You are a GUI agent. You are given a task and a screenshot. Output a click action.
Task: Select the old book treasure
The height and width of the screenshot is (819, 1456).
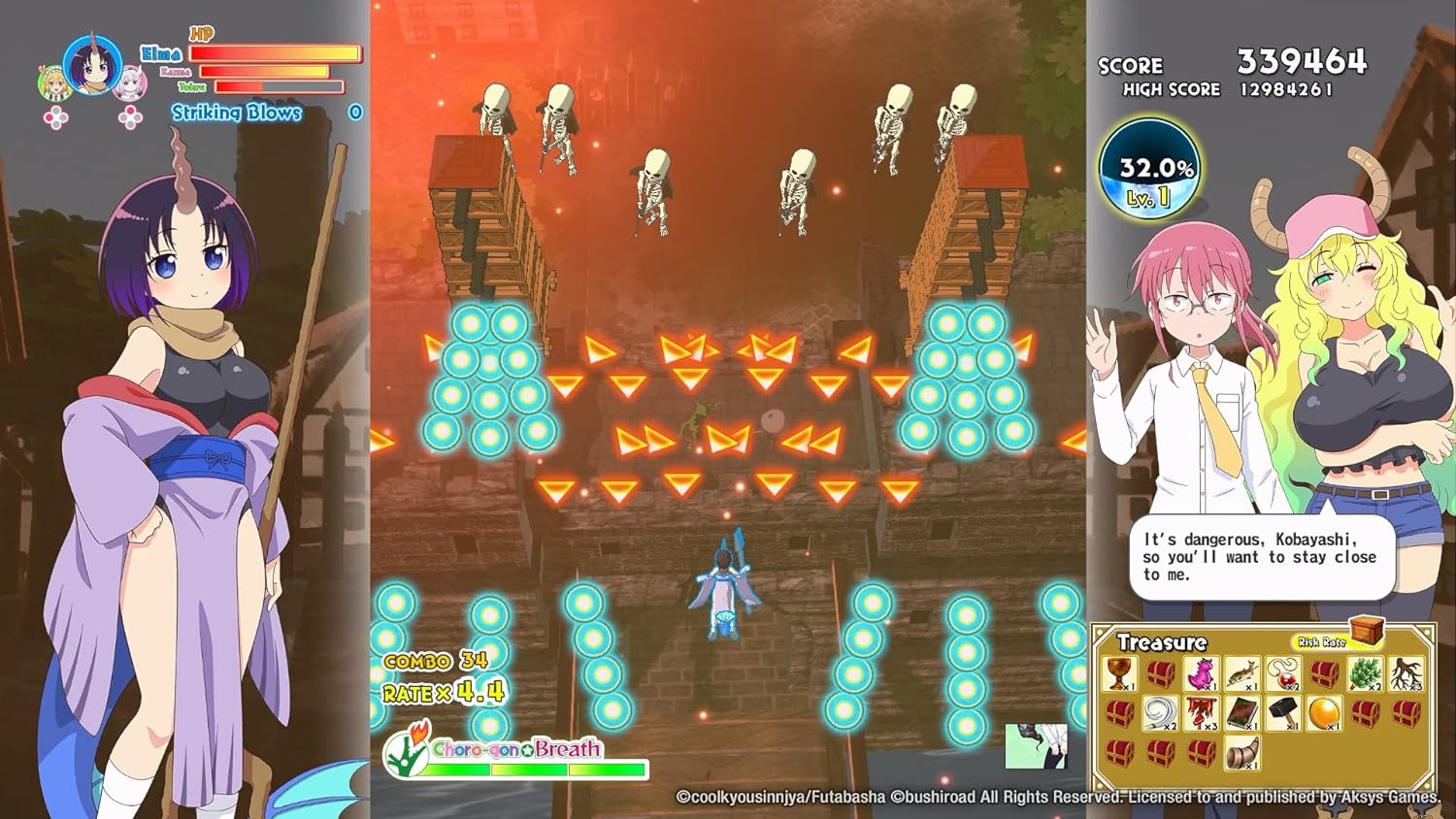point(1242,713)
